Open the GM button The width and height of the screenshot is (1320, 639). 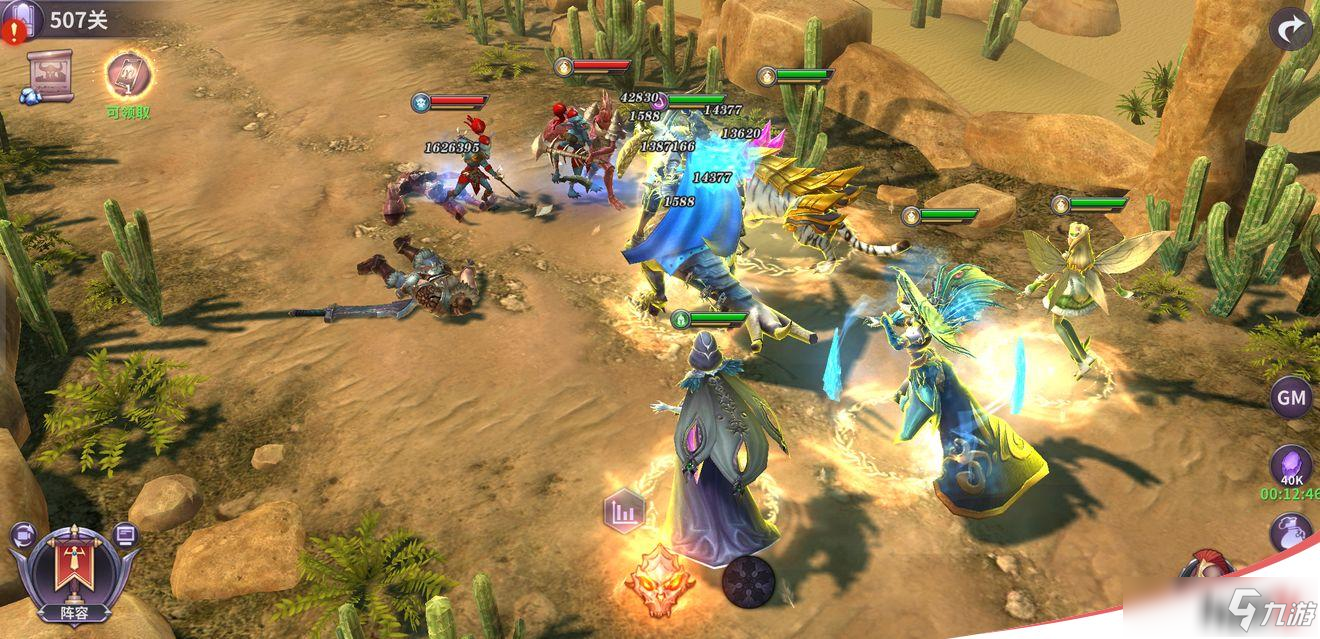(x=1291, y=398)
